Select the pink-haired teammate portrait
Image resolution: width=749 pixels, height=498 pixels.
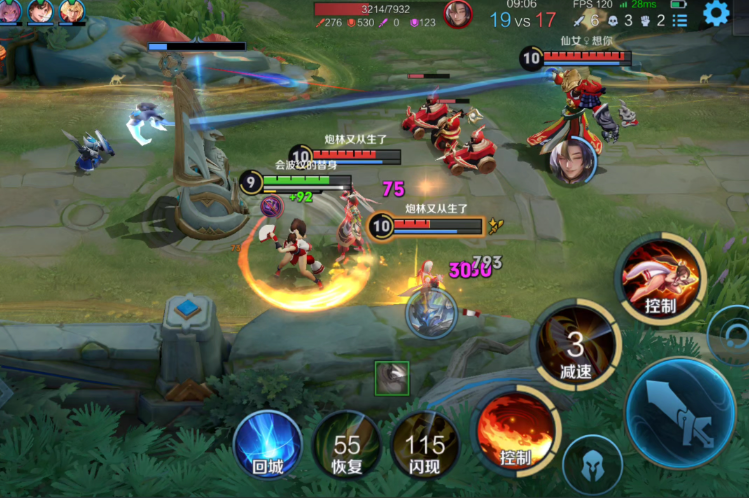point(12,11)
